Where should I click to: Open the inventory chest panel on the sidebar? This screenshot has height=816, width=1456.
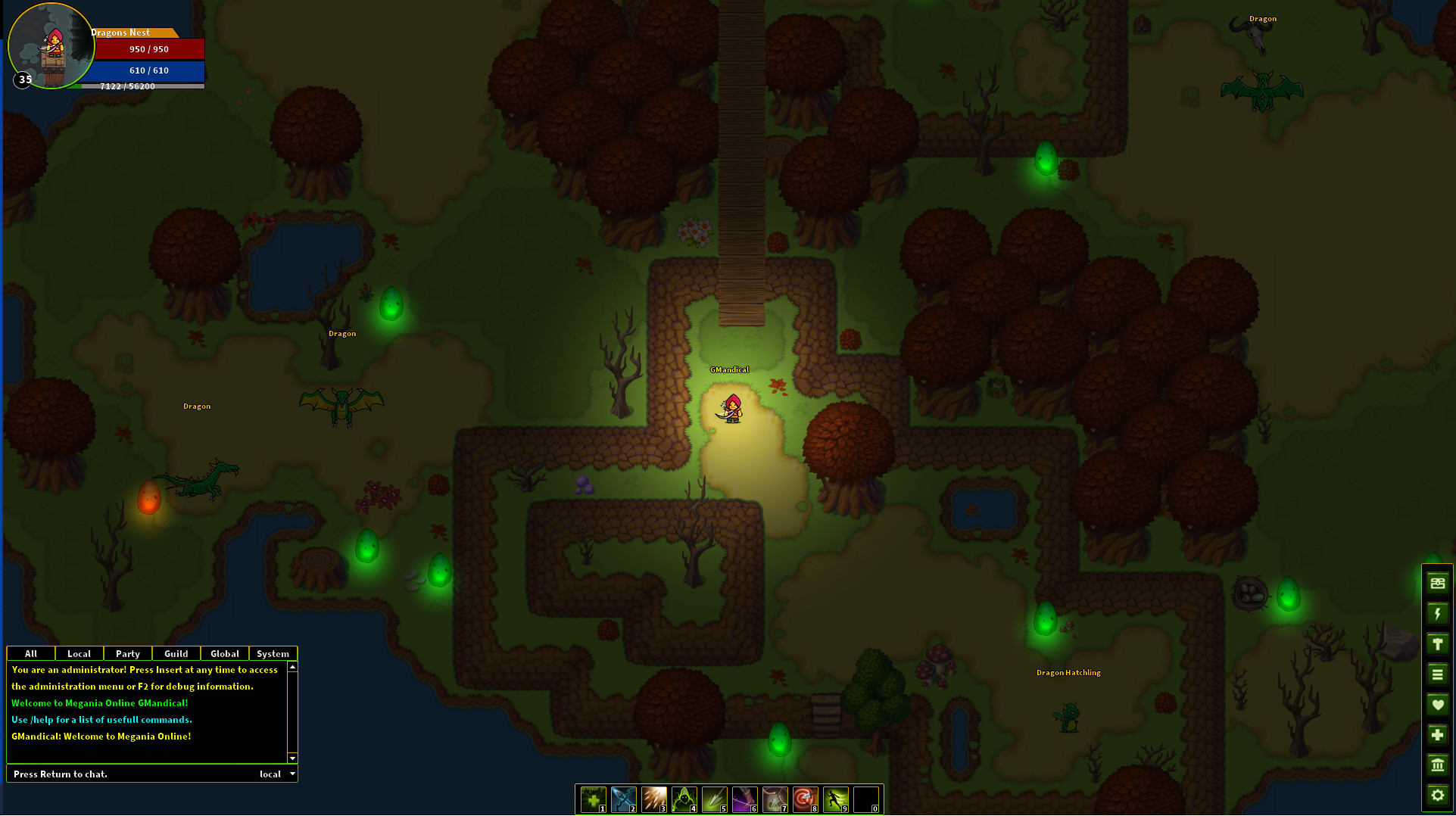[x=1437, y=583]
